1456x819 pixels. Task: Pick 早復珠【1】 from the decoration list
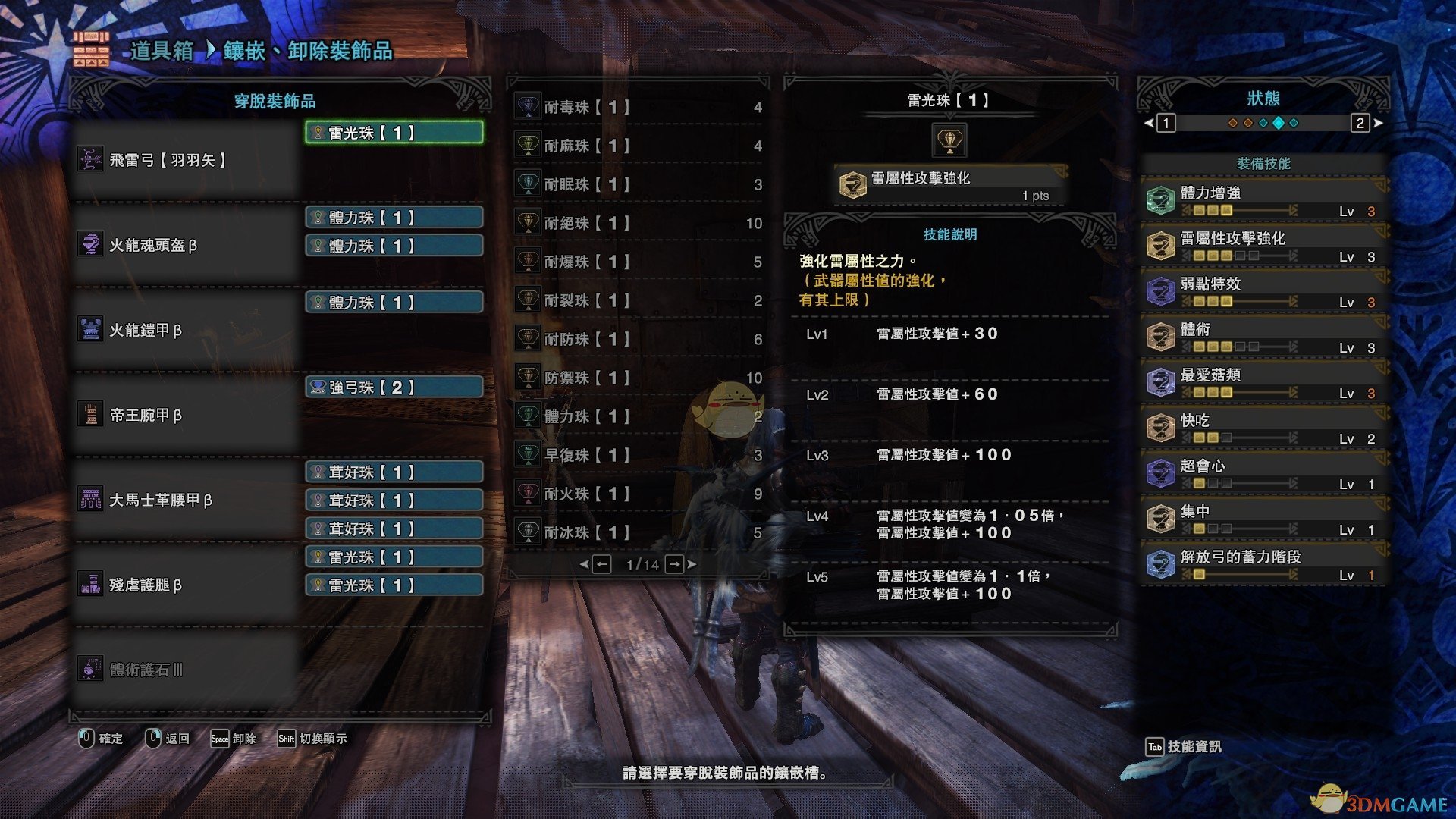[x=639, y=455]
